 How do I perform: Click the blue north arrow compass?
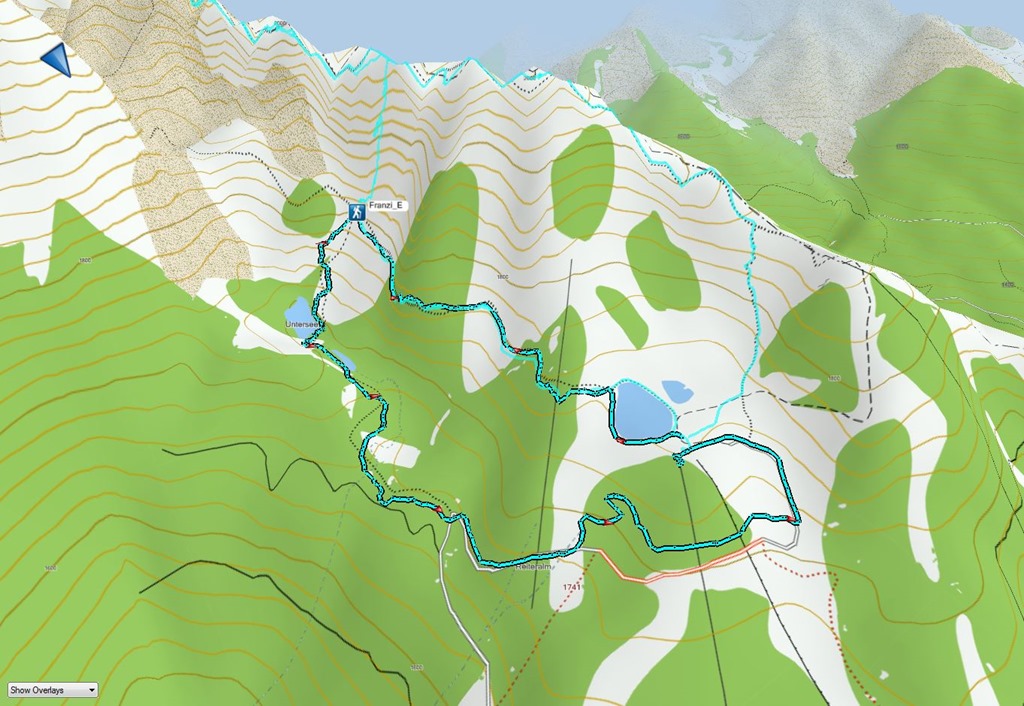(58, 59)
